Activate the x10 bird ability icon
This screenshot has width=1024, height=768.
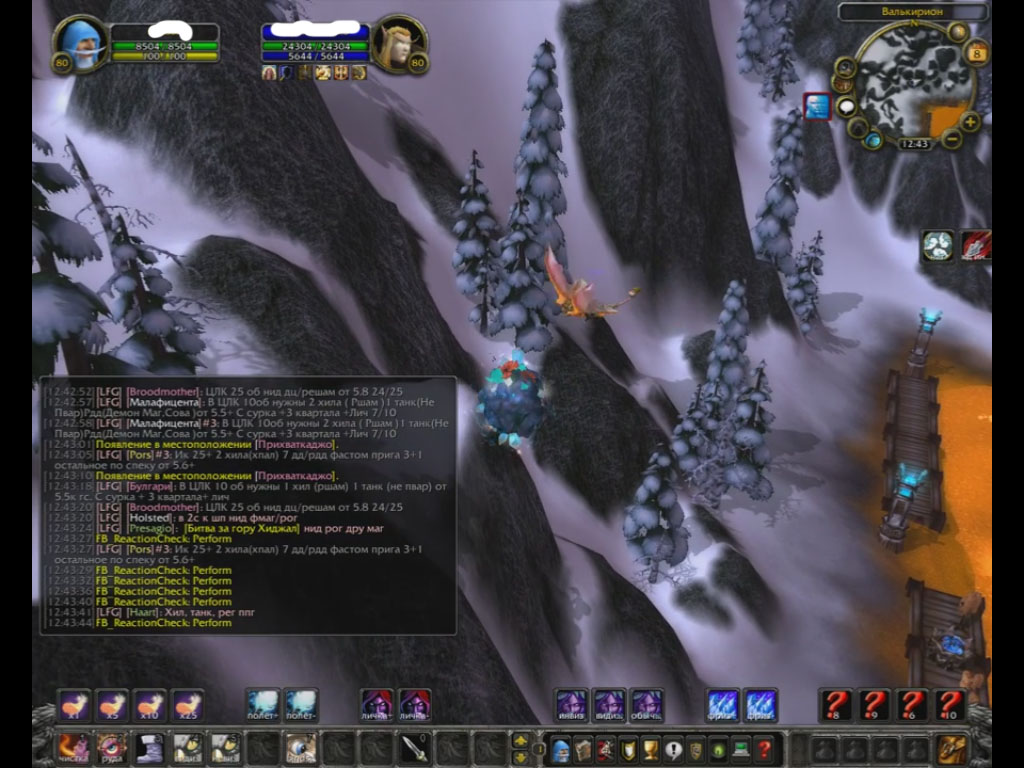[x=150, y=705]
